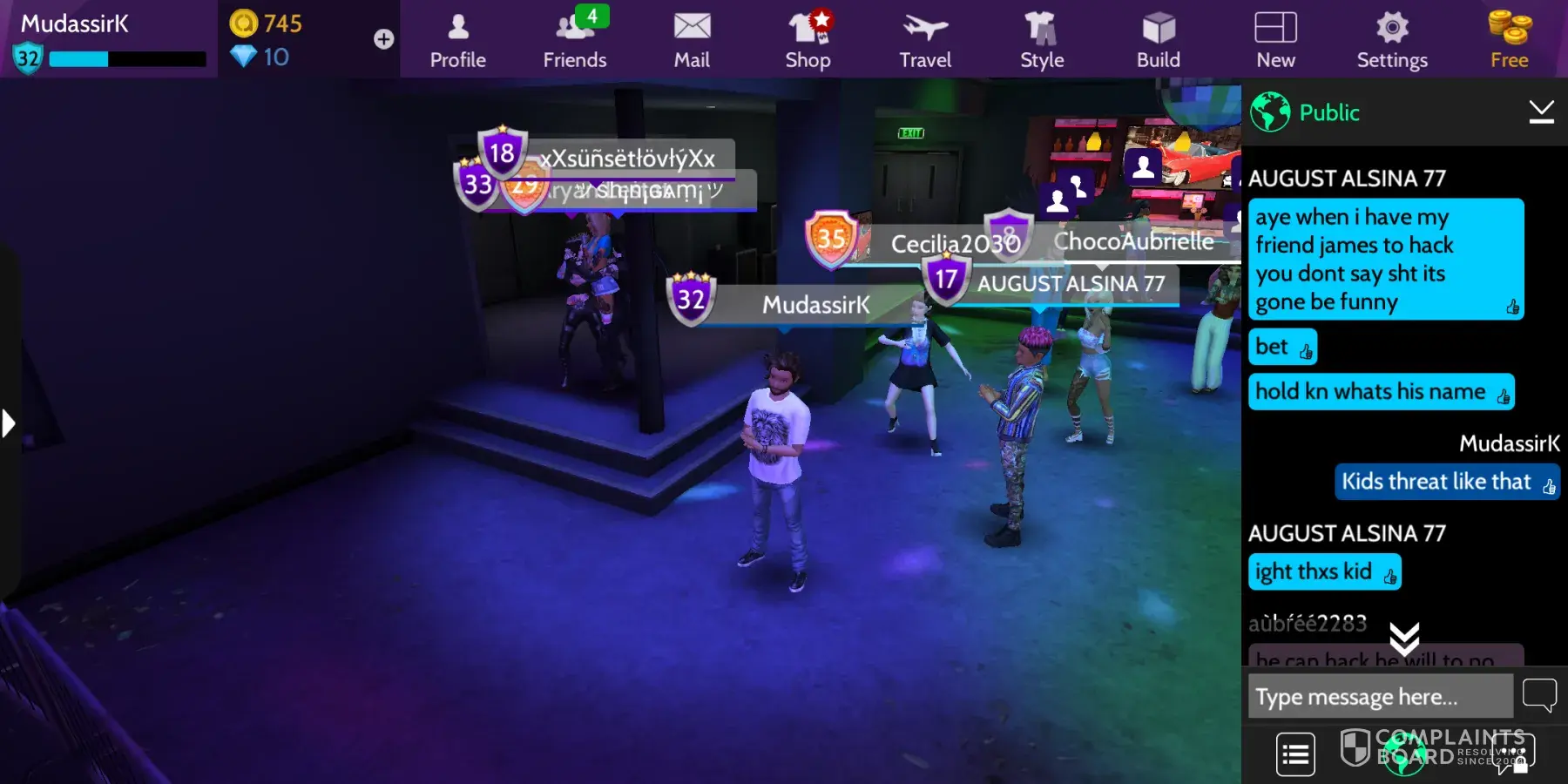Check the Mail inbox

(692, 40)
